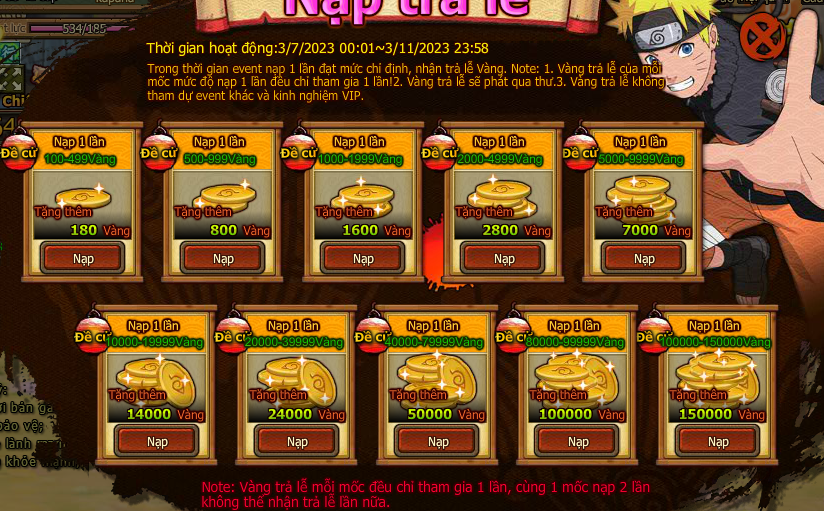Recharge via Nạp under 7000 Vàng
Screen dimensions: 824x511
point(644,258)
